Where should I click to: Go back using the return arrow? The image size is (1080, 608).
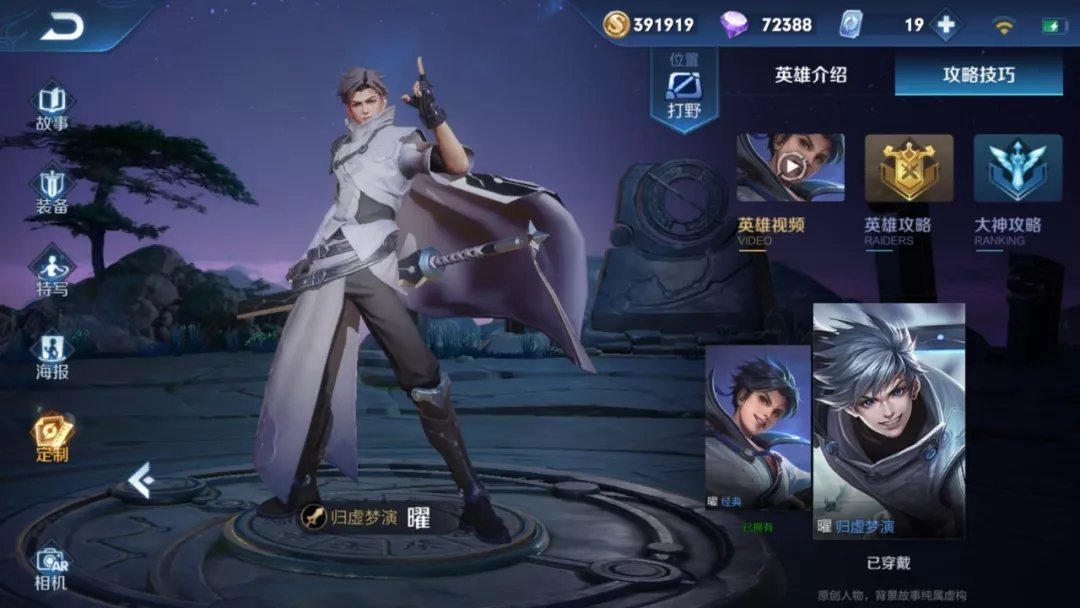(x=62, y=27)
